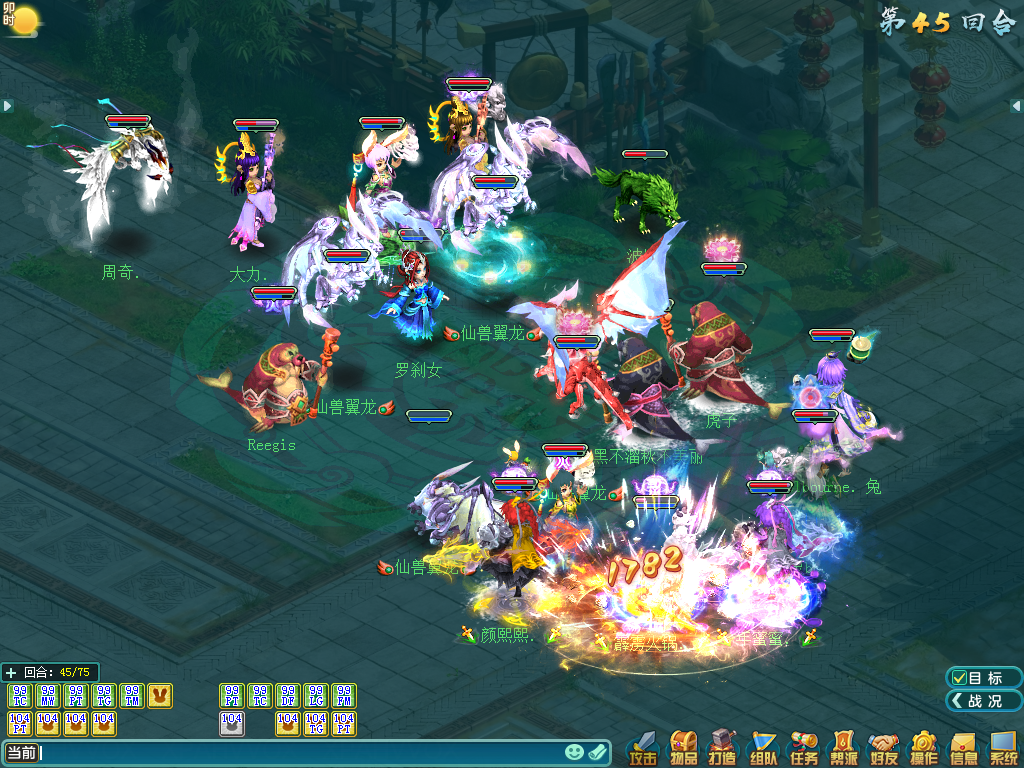Click the gray 104 rabbit icon
This screenshot has width=1024, height=768.
[232, 723]
